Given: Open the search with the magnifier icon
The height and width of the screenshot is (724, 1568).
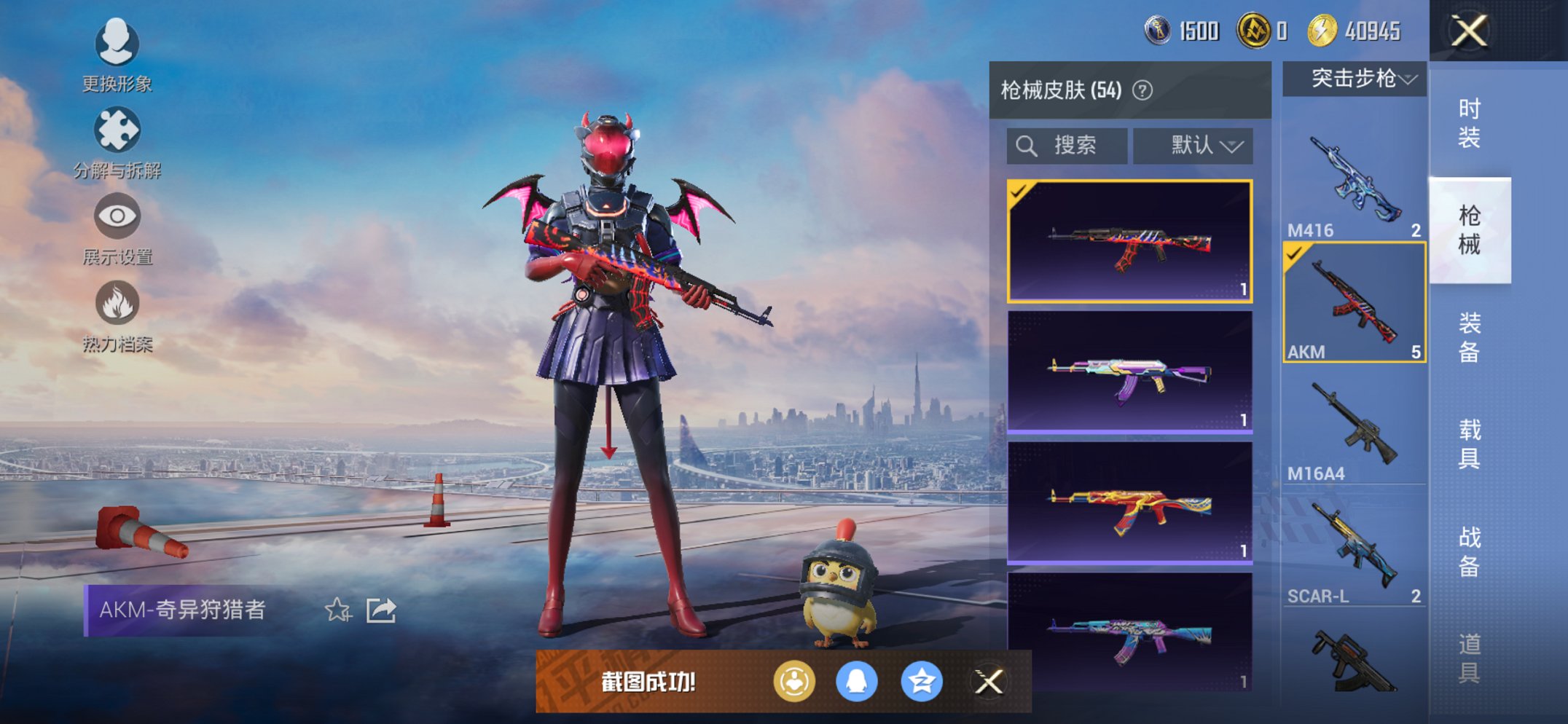Looking at the screenshot, I should pos(1028,145).
